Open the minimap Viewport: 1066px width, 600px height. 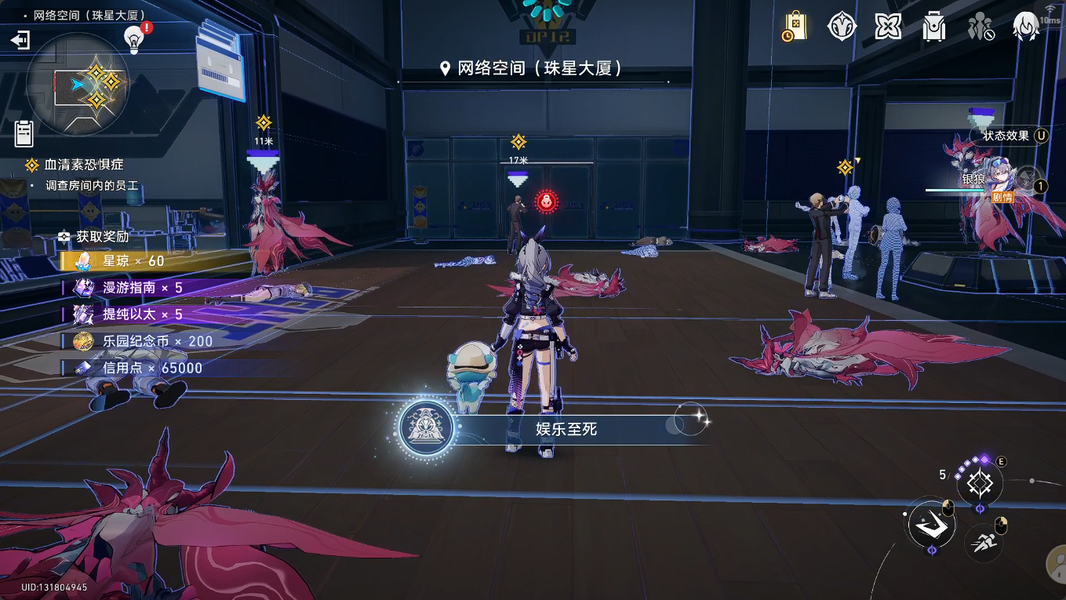coord(78,85)
